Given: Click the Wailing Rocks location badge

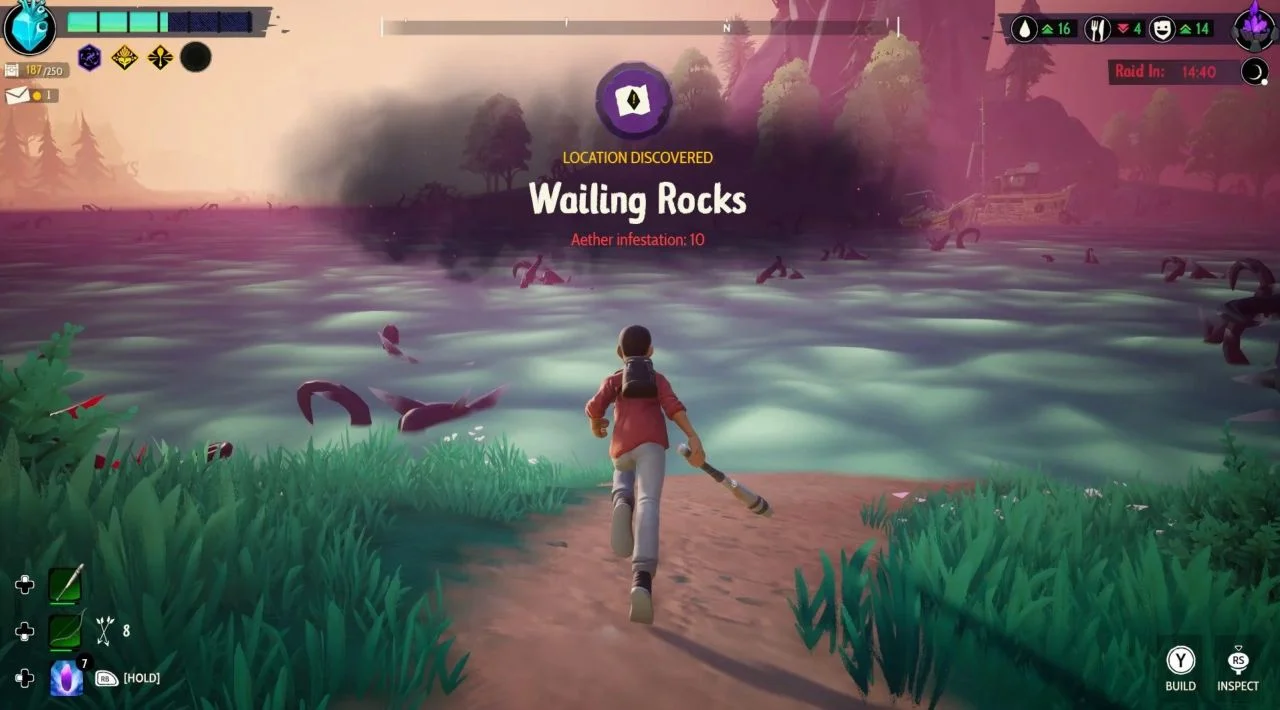Looking at the screenshot, I should tap(633, 100).
